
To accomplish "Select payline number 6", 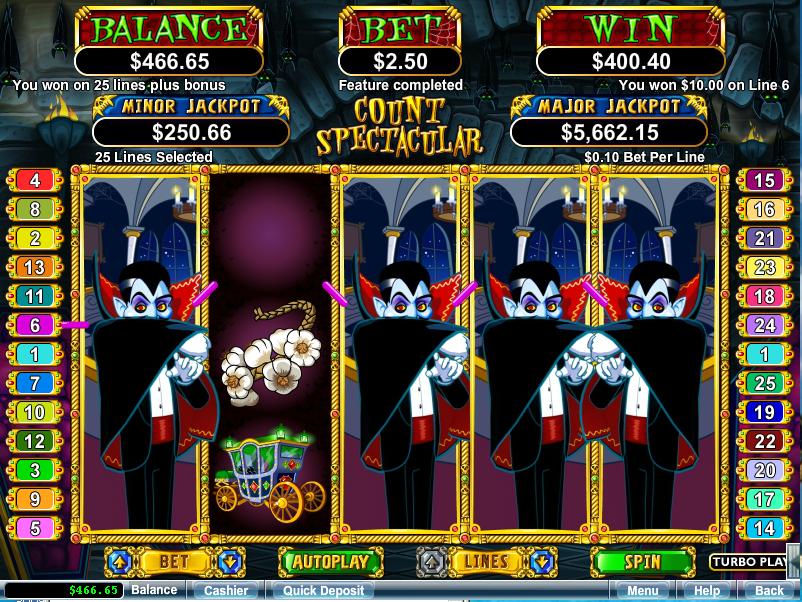I will 36,326.
